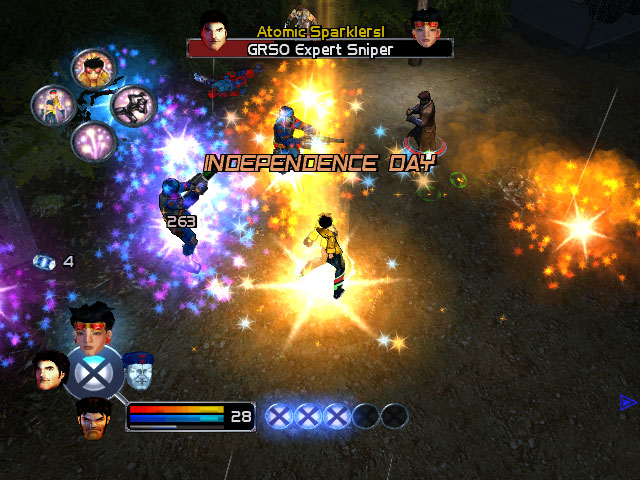The image size is (640, 480).
Task: Select the dark-haired man's team portrait
Action: [50, 370]
